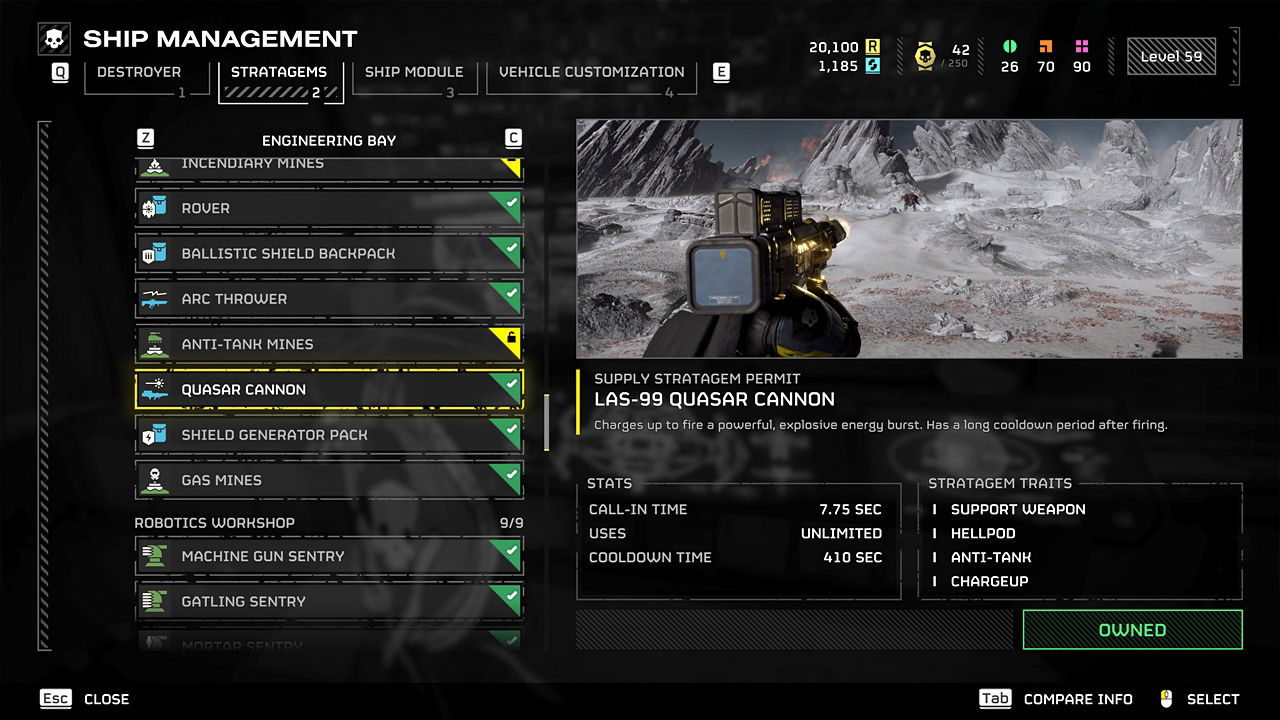
Task: Pick the locked Anti-Tank Mines stratagem
Action: (329, 344)
